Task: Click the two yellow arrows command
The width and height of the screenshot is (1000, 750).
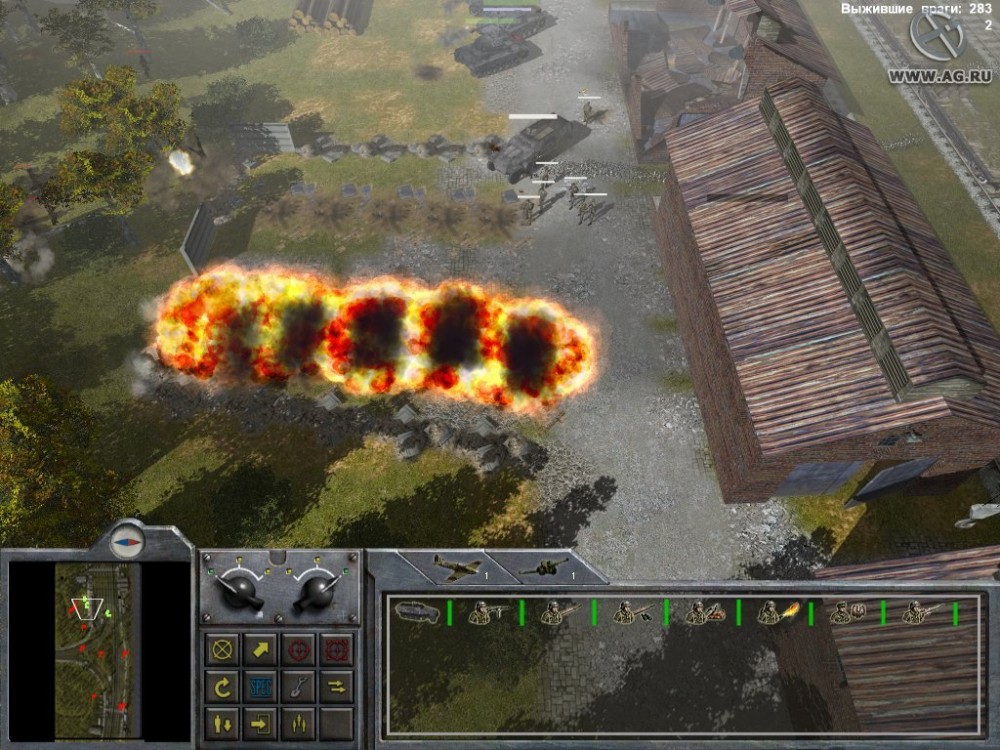Action: point(336,686)
